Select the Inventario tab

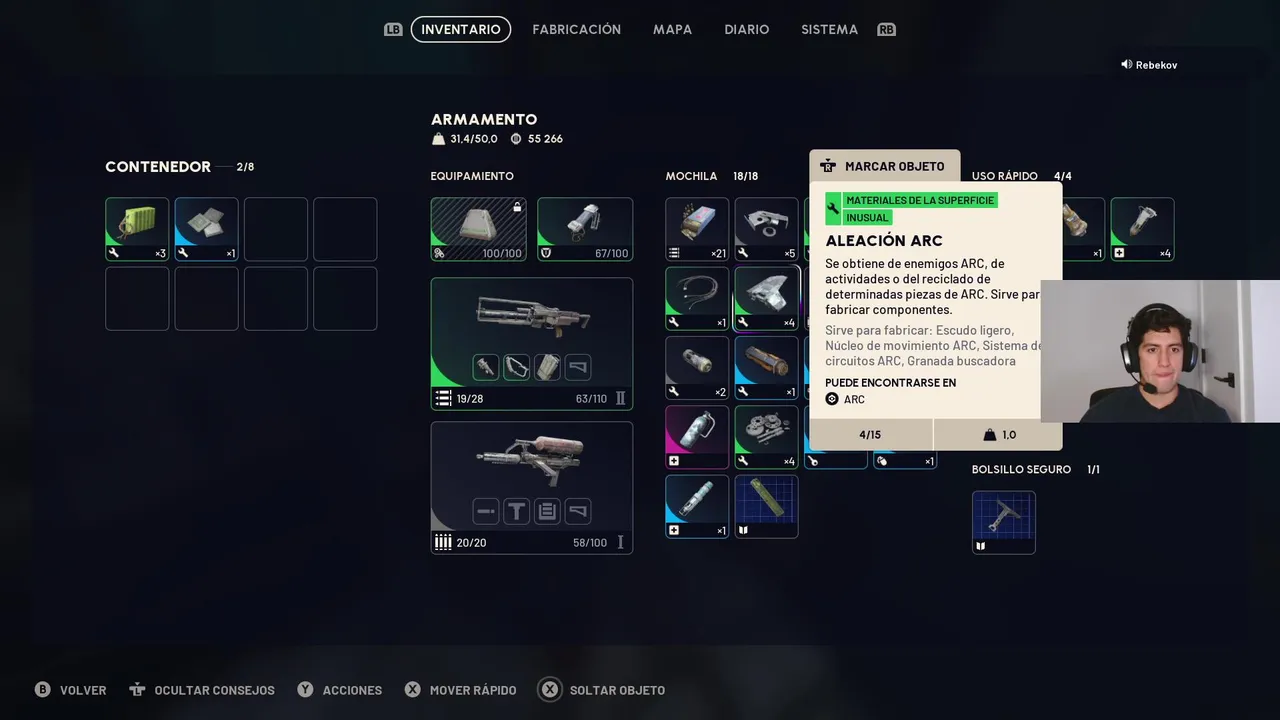pyautogui.click(x=461, y=30)
